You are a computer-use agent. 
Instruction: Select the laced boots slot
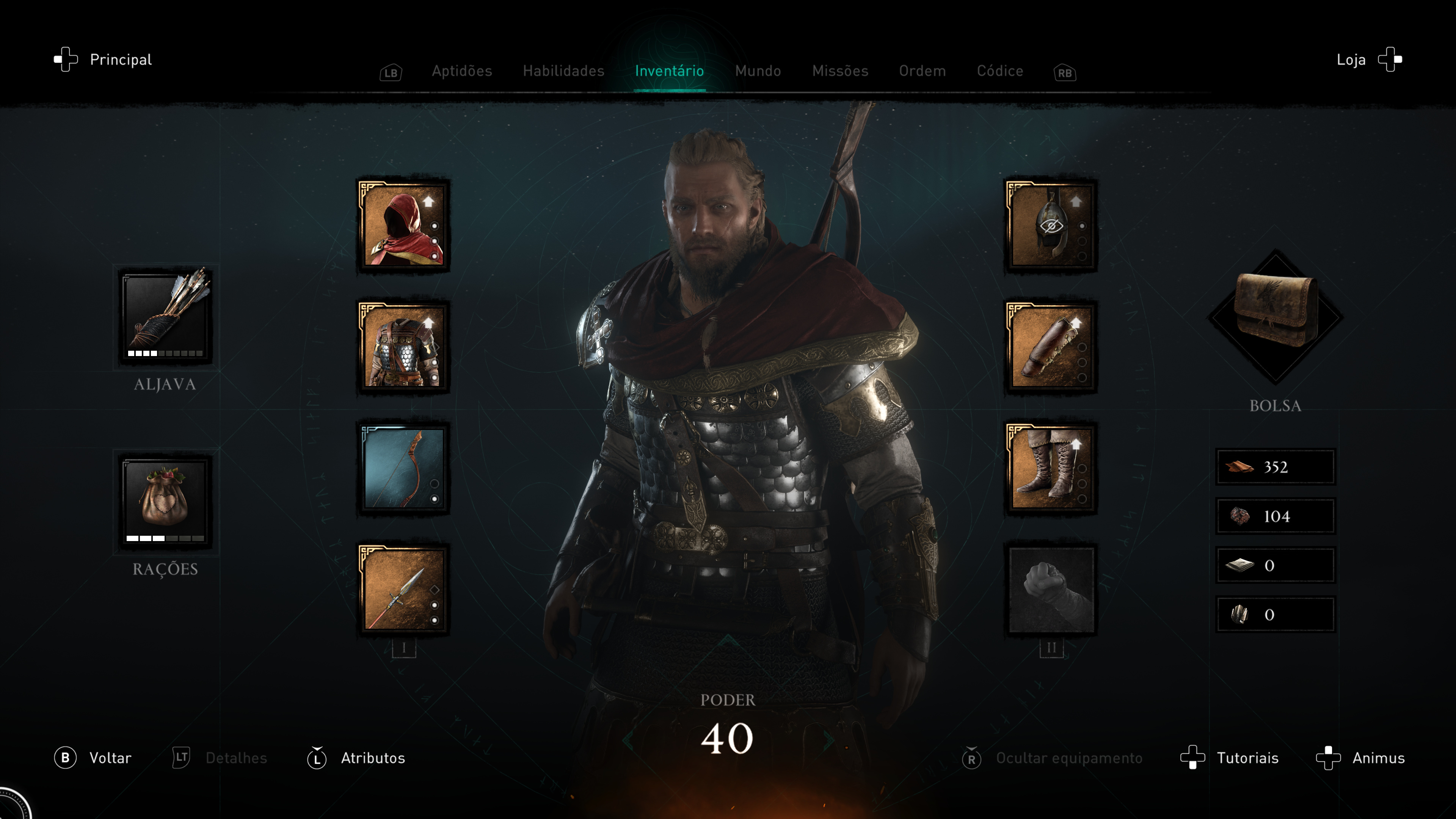[x=1051, y=468]
